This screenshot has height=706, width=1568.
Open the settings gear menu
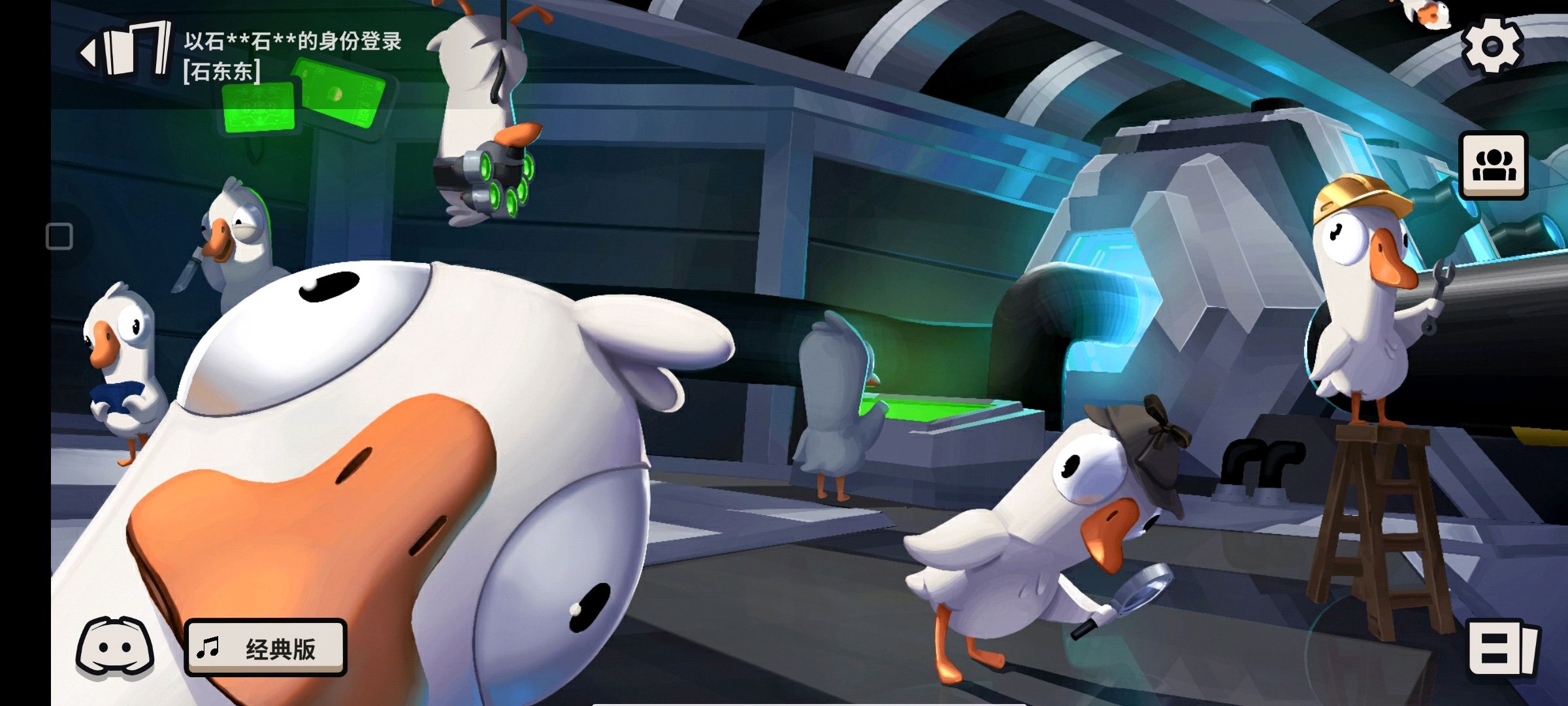tap(1492, 46)
